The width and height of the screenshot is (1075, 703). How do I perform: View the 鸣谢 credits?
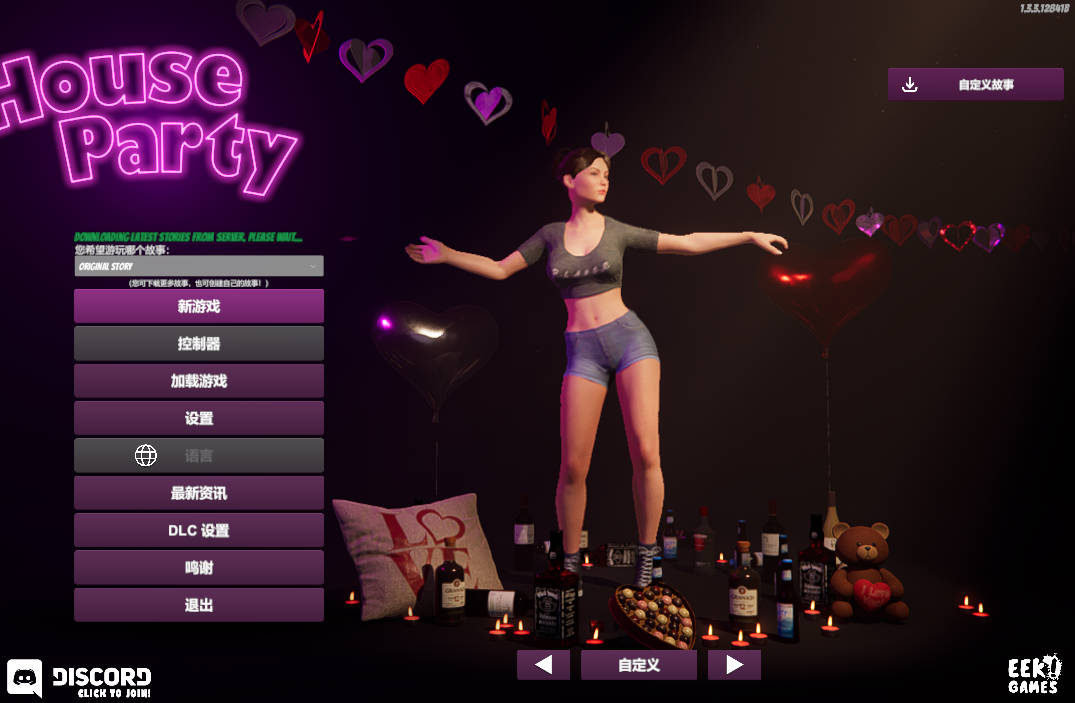click(x=198, y=567)
